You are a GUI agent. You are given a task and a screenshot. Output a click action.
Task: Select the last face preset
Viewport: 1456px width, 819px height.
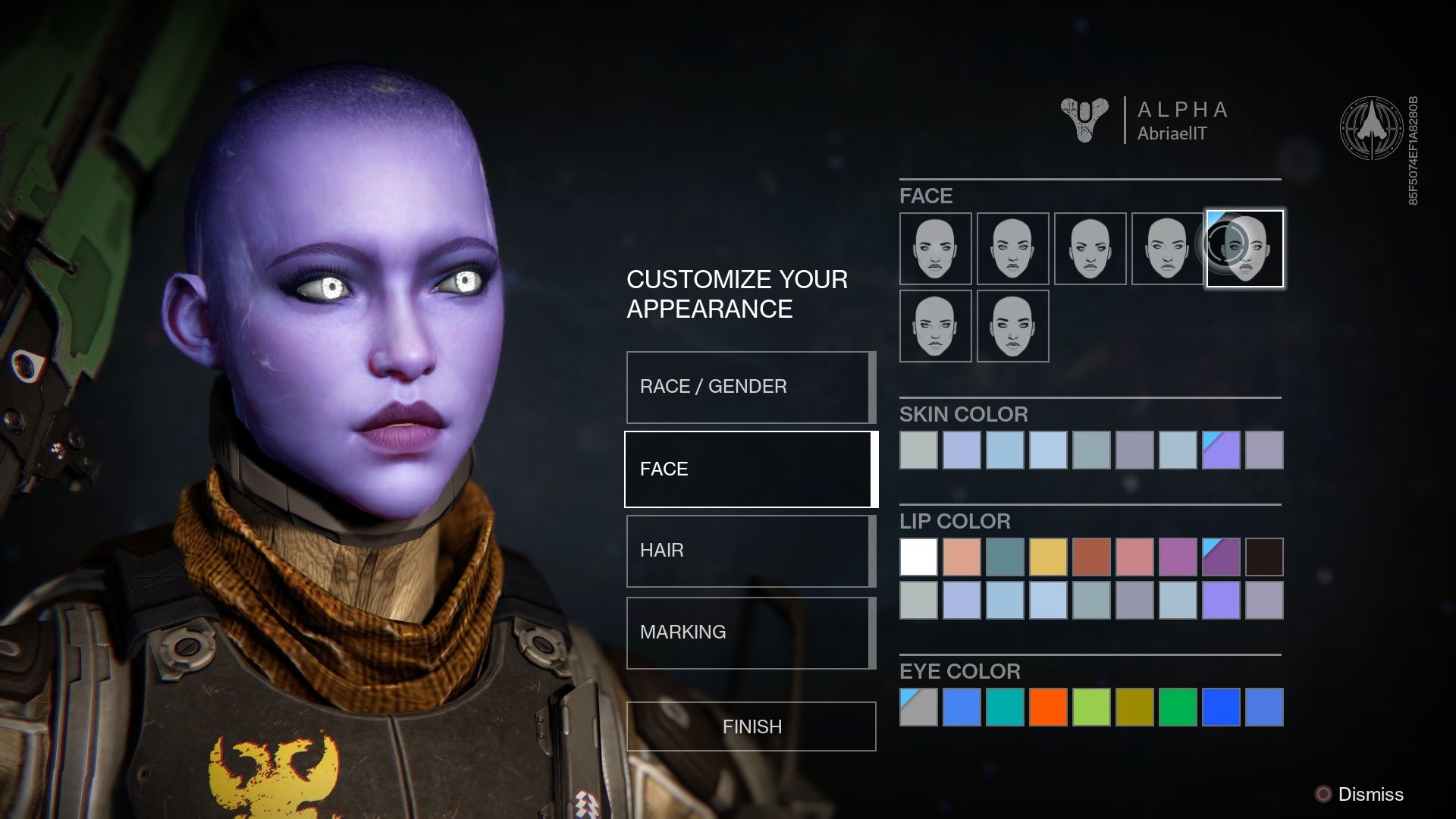click(x=1012, y=326)
